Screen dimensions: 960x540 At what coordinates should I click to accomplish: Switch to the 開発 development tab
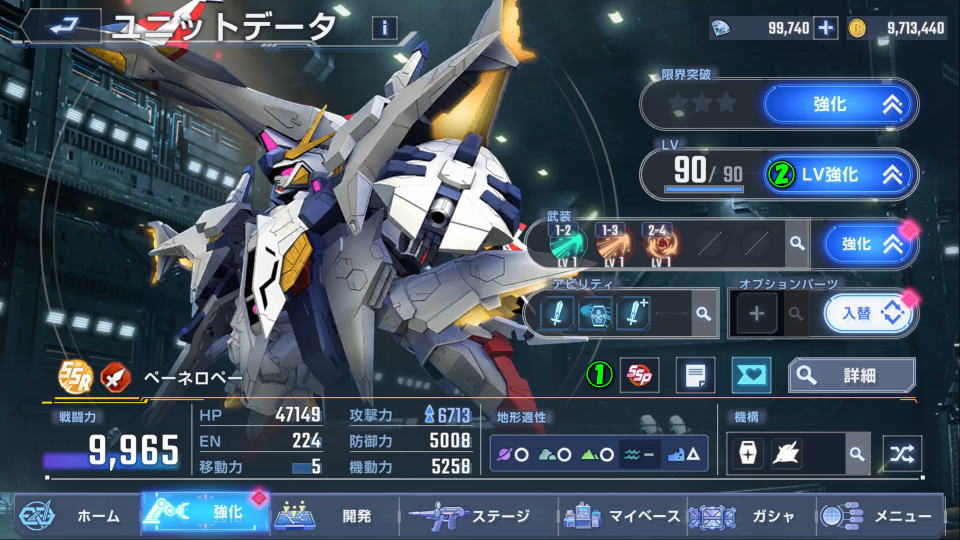pyautogui.click(x=333, y=516)
